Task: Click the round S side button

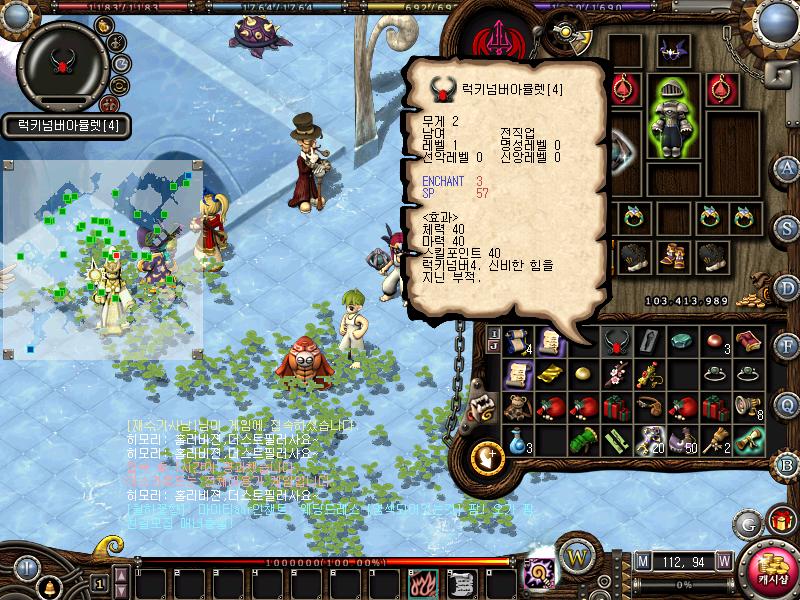Action: coord(788,225)
